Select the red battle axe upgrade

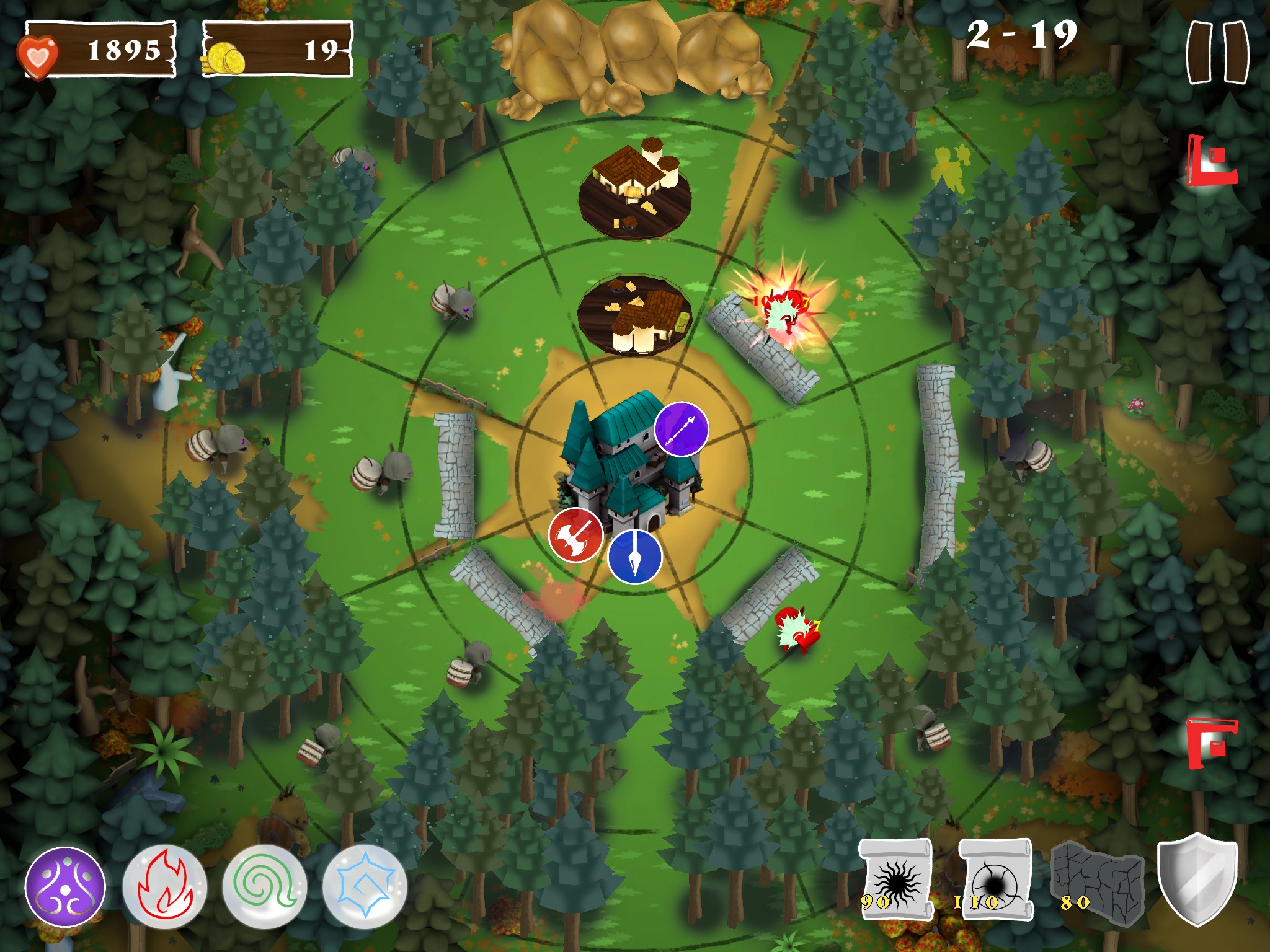pyautogui.click(x=575, y=534)
